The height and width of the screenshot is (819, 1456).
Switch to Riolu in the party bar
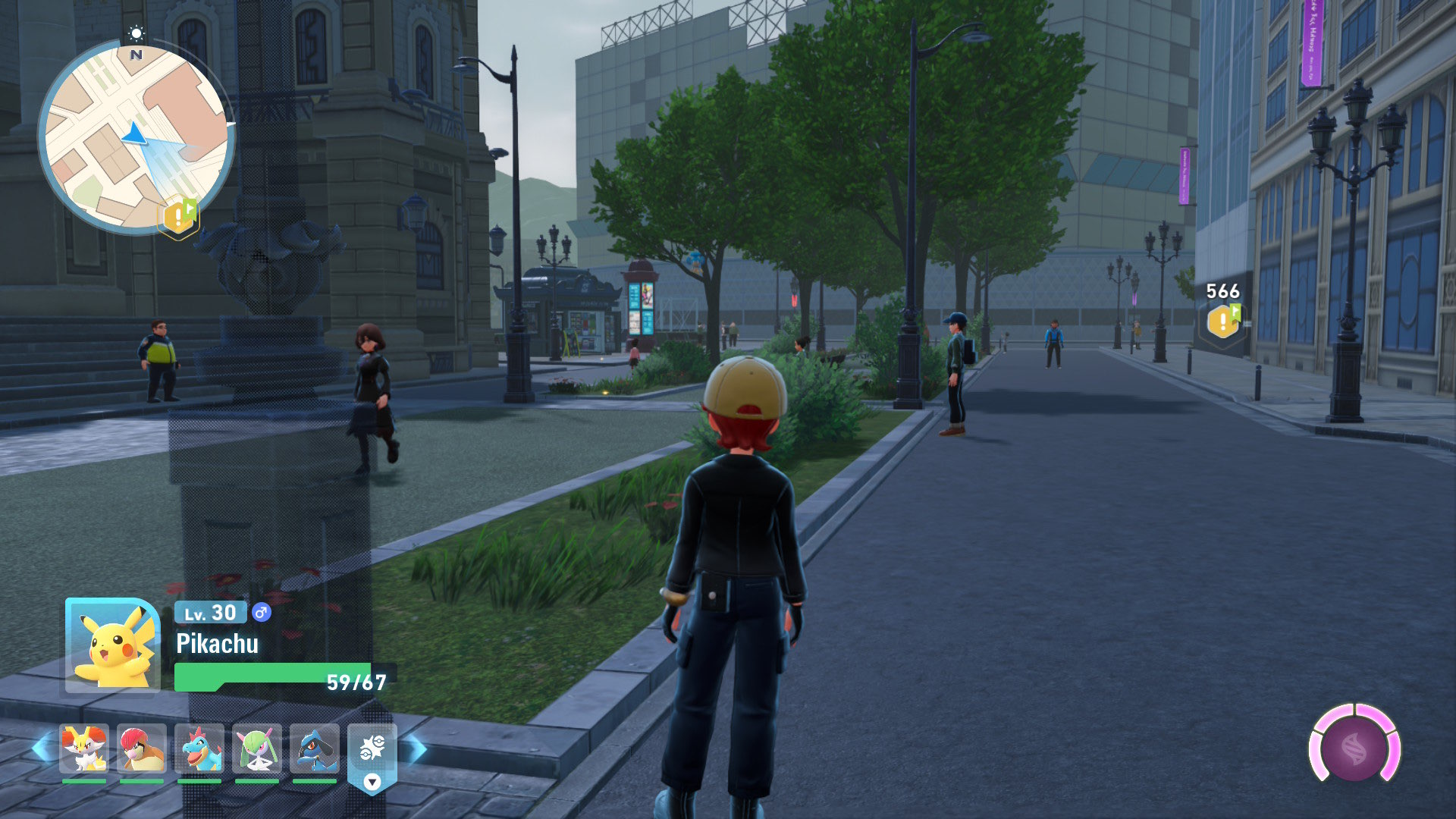315,748
